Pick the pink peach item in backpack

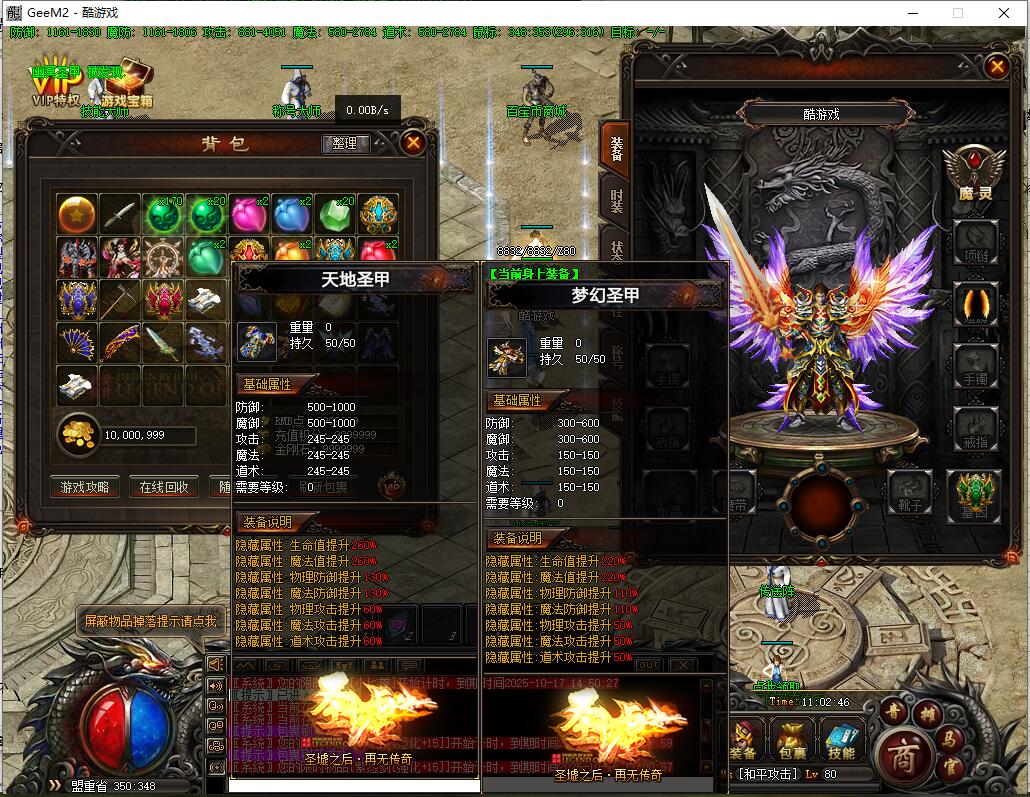pyautogui.click(x=247, y=214)
